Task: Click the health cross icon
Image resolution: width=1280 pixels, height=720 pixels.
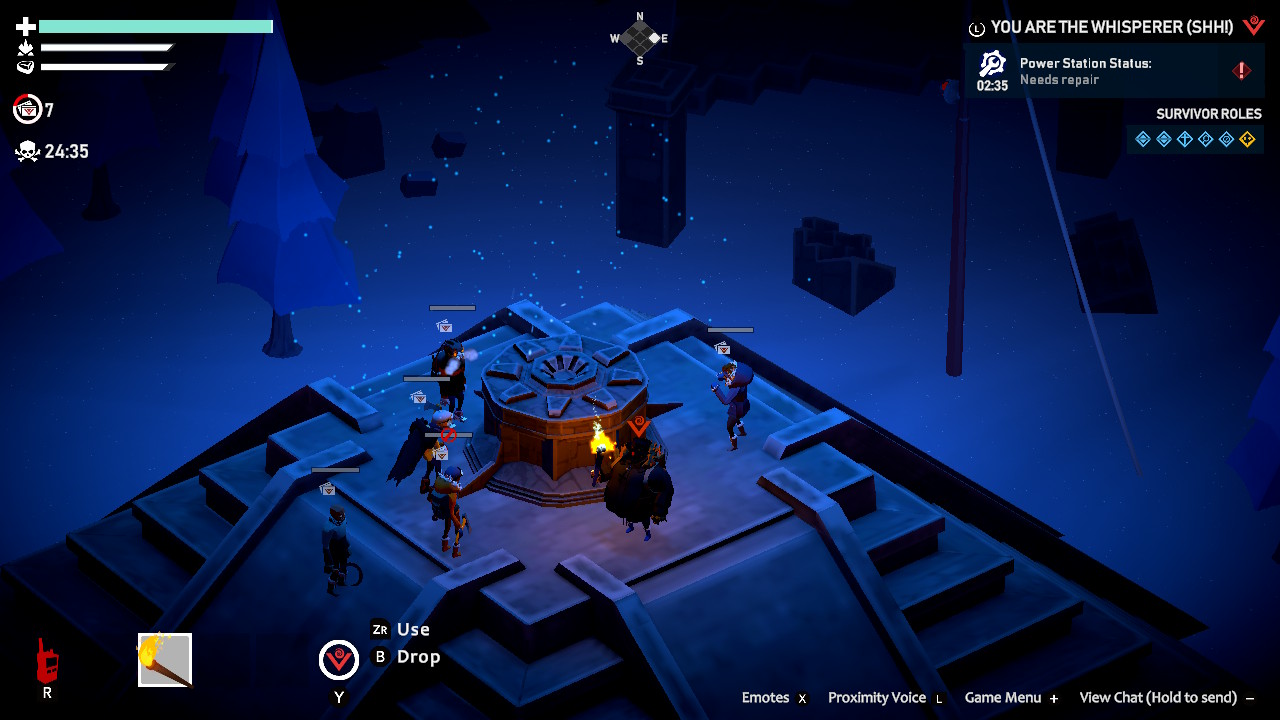Action: click(x=25, y=26)
